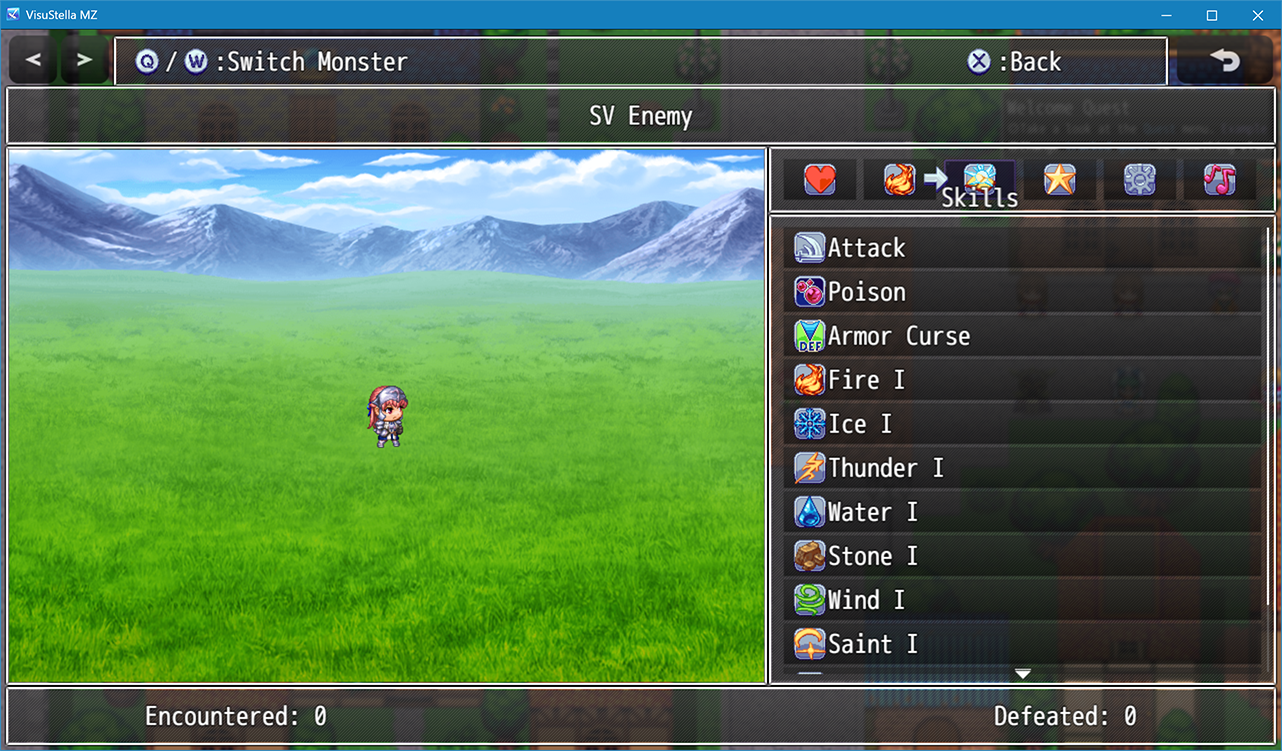The width and height of the screenshot is (1282, 751).
Task: Select the Attack skill
Action: (1020, 248)
